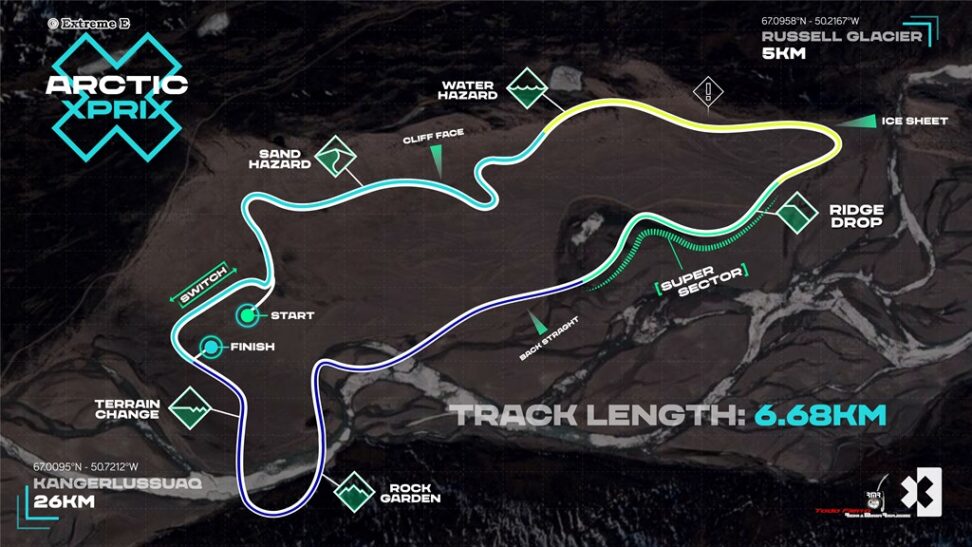Image resolution: width=972 pixels, height=547 pixels.
Task: Select the Ice Sheet arrow marker
Action: pyautogui.click(x=855, y=121)
